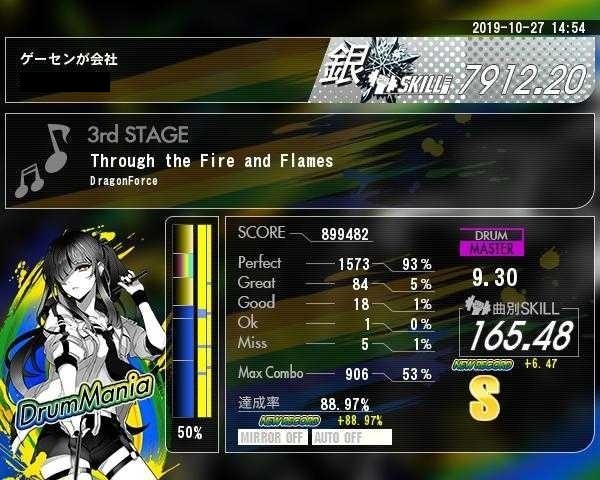Toggle the AUTO OFF option label
The width and height of the screenshot is (600, 480).
351,437
